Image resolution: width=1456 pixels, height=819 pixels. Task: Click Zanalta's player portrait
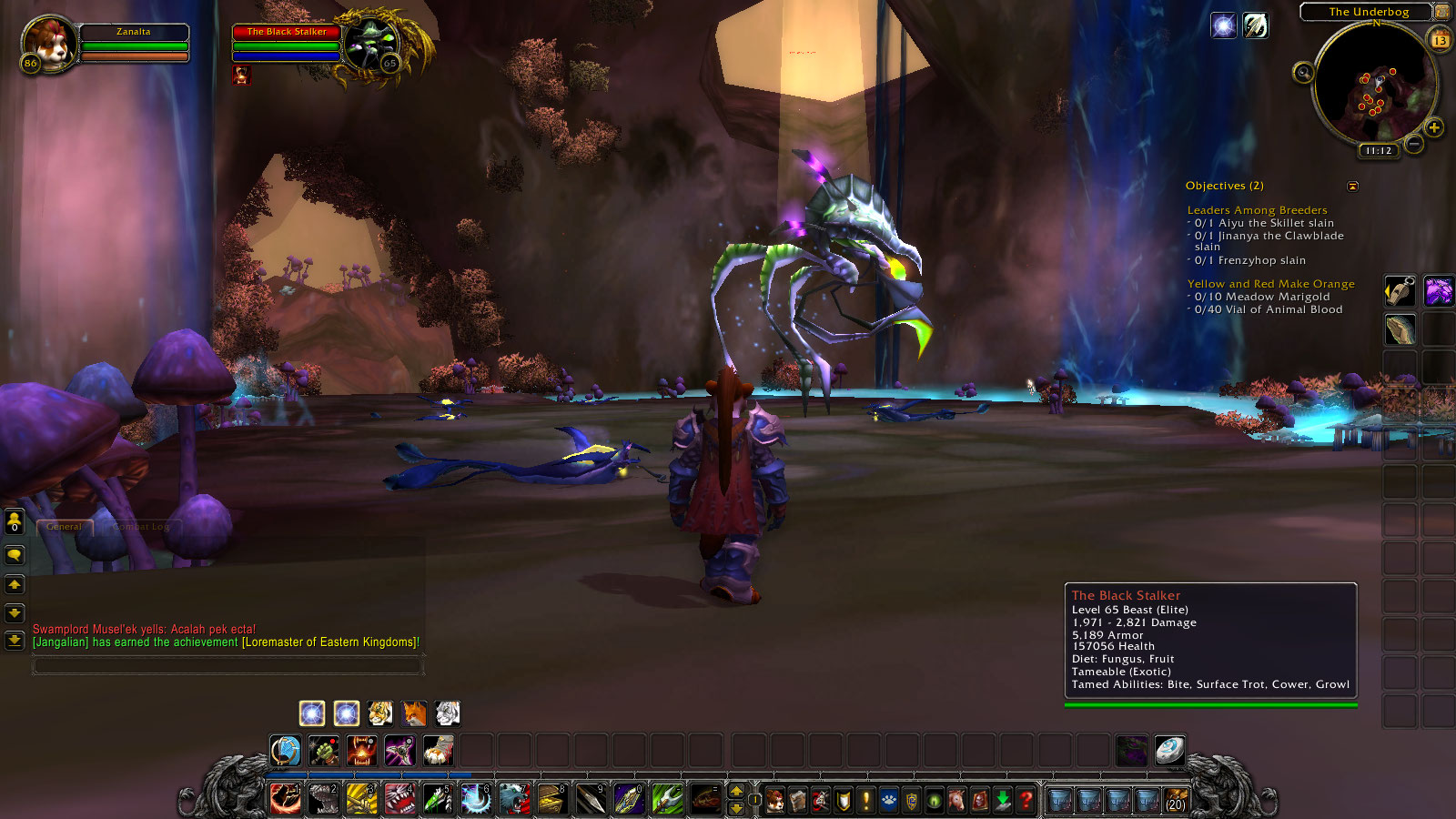pos(49,43)
